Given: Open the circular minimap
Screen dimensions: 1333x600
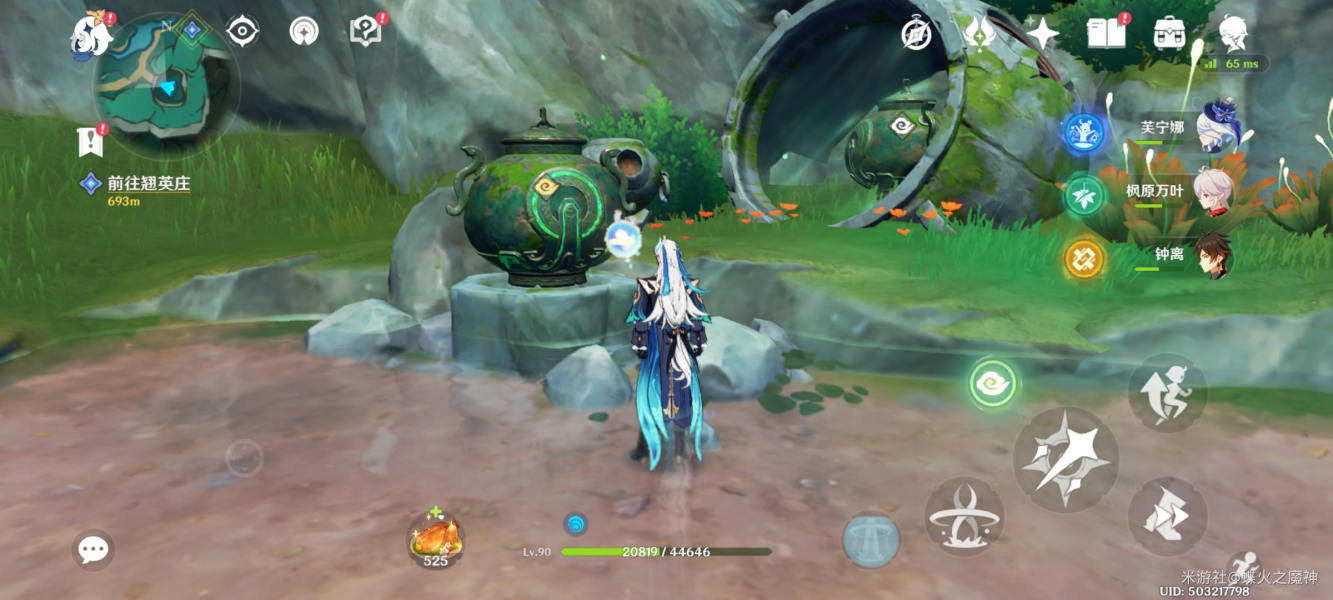Looking at the screenshot, I should point(165,85).
